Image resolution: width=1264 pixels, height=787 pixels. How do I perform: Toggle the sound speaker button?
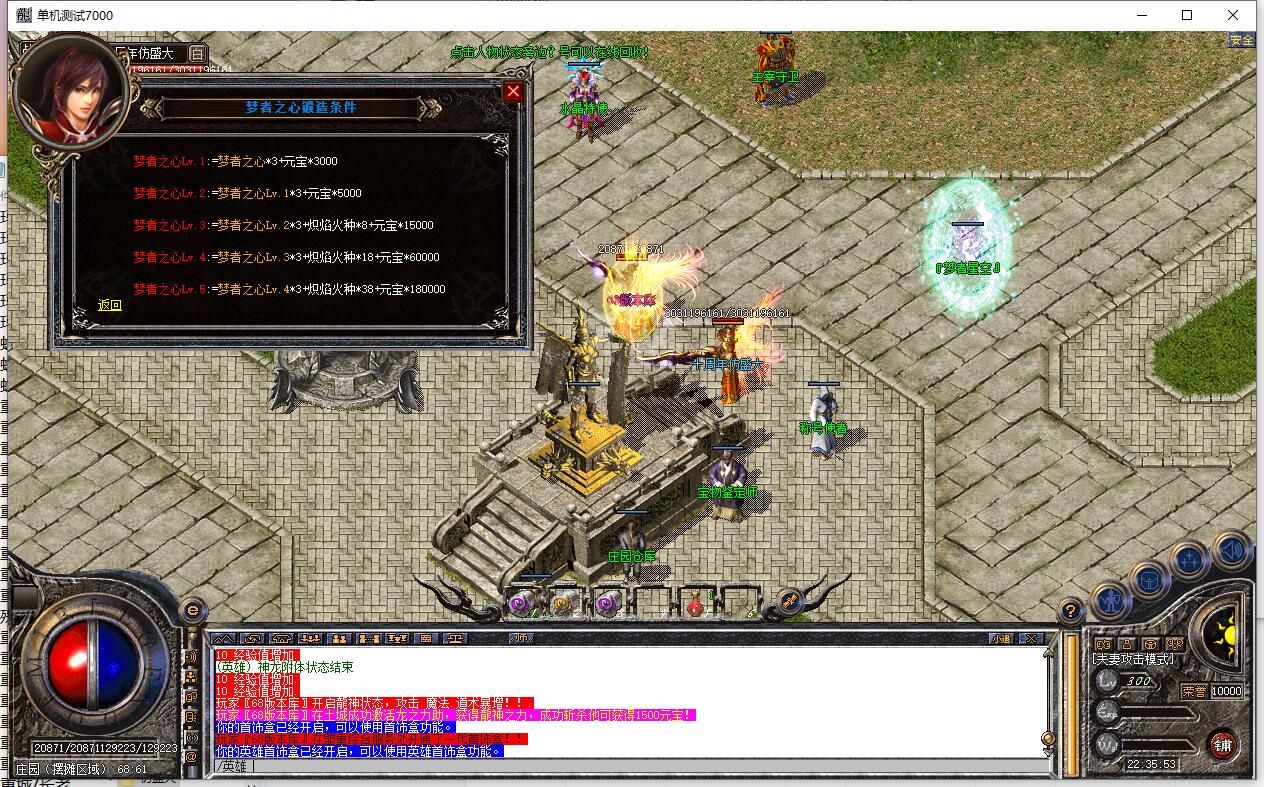[1232, 550]
